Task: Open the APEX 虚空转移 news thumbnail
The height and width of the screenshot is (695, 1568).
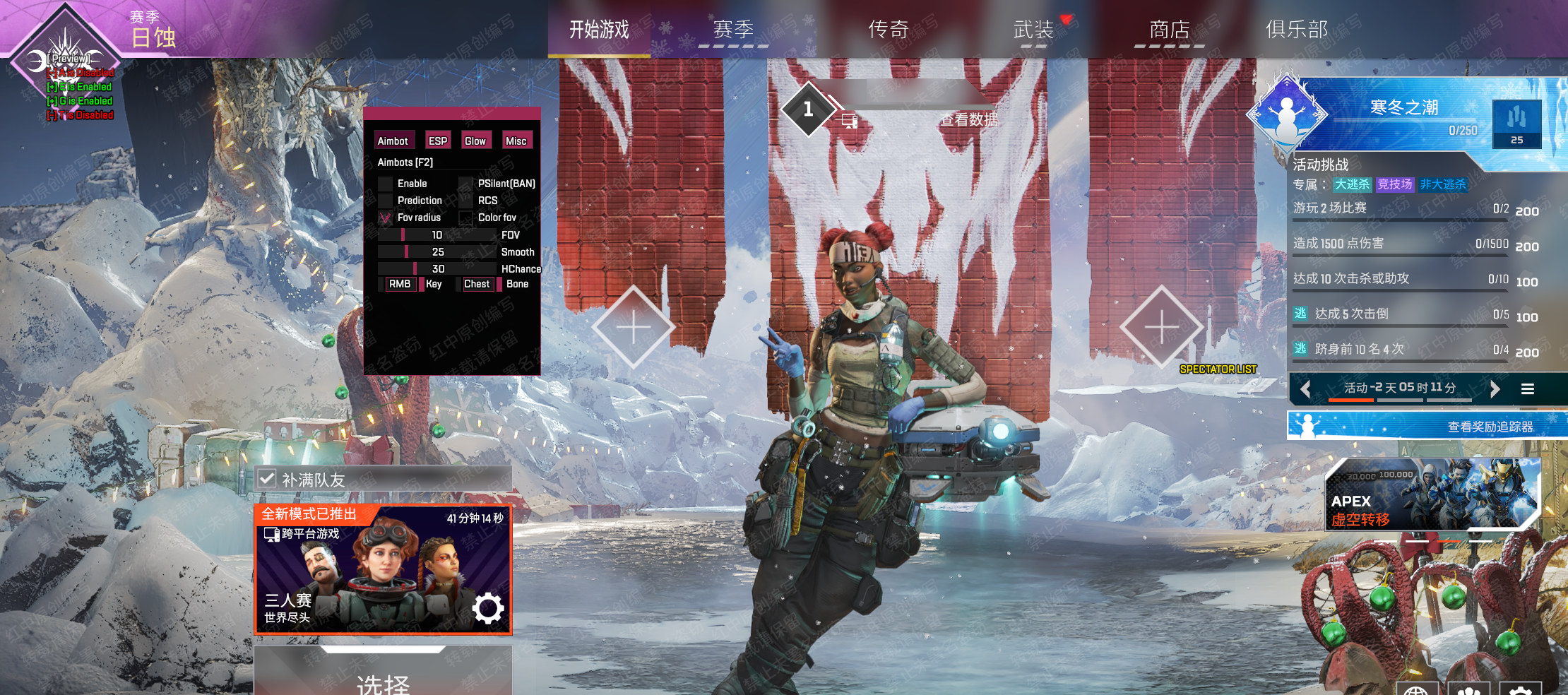Action: 1431,494
